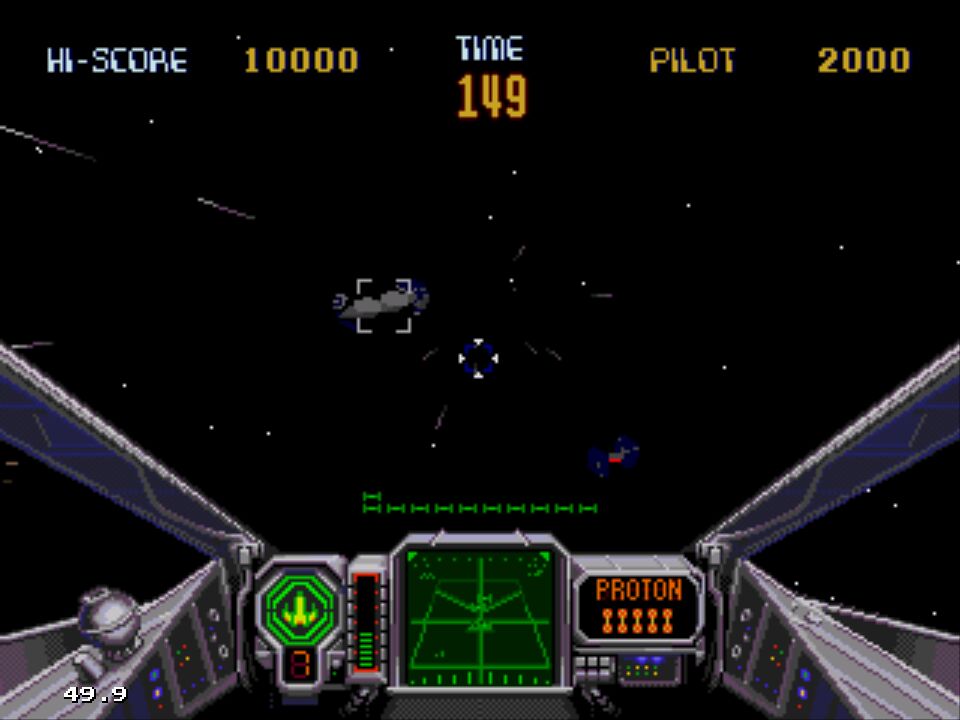Screen dimensions: 960x720
Task: Select the PROTON torpedo weapon panel
Action: tap(638, 604)
